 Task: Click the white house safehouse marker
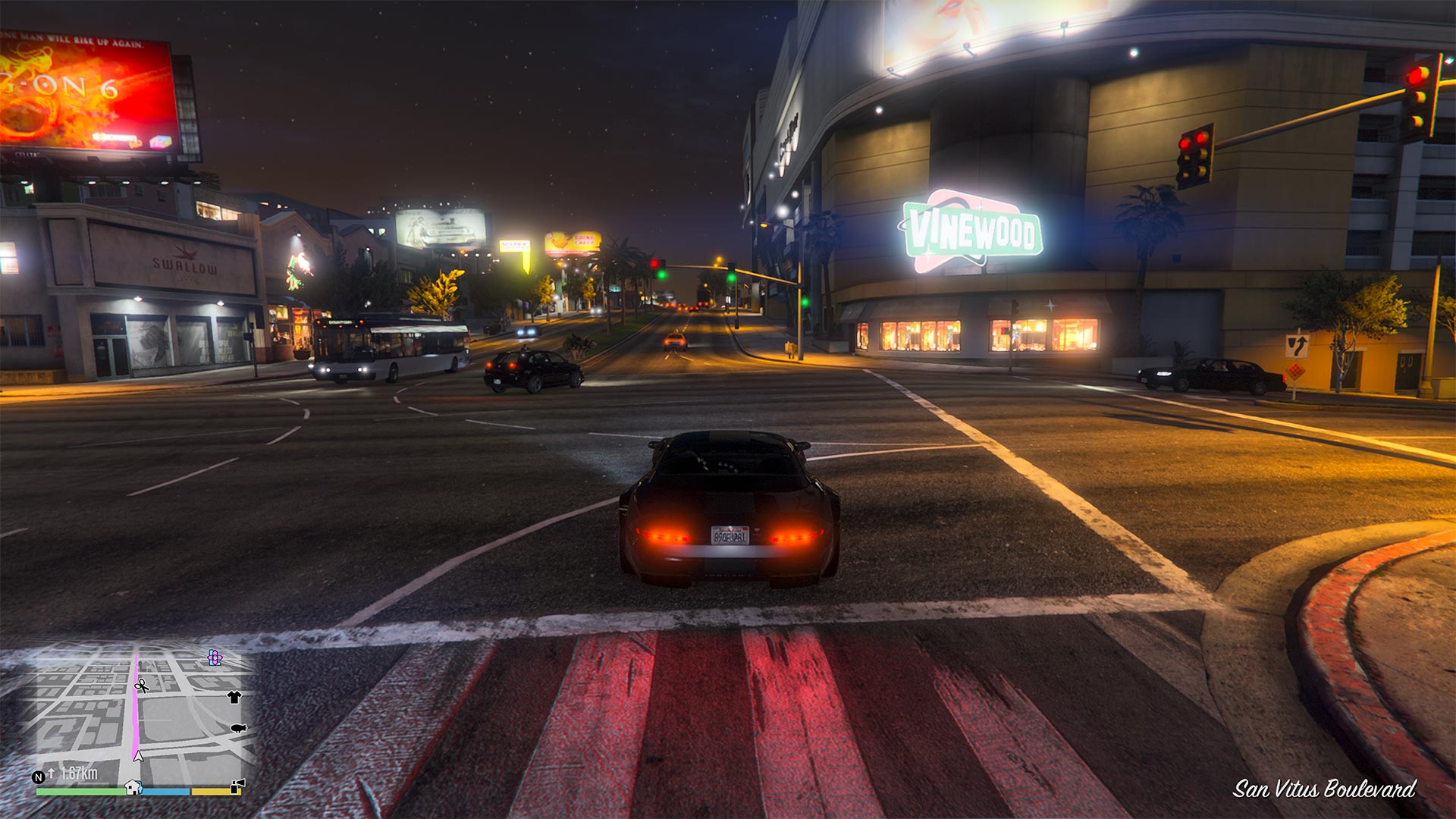click(x=133, y=787)
